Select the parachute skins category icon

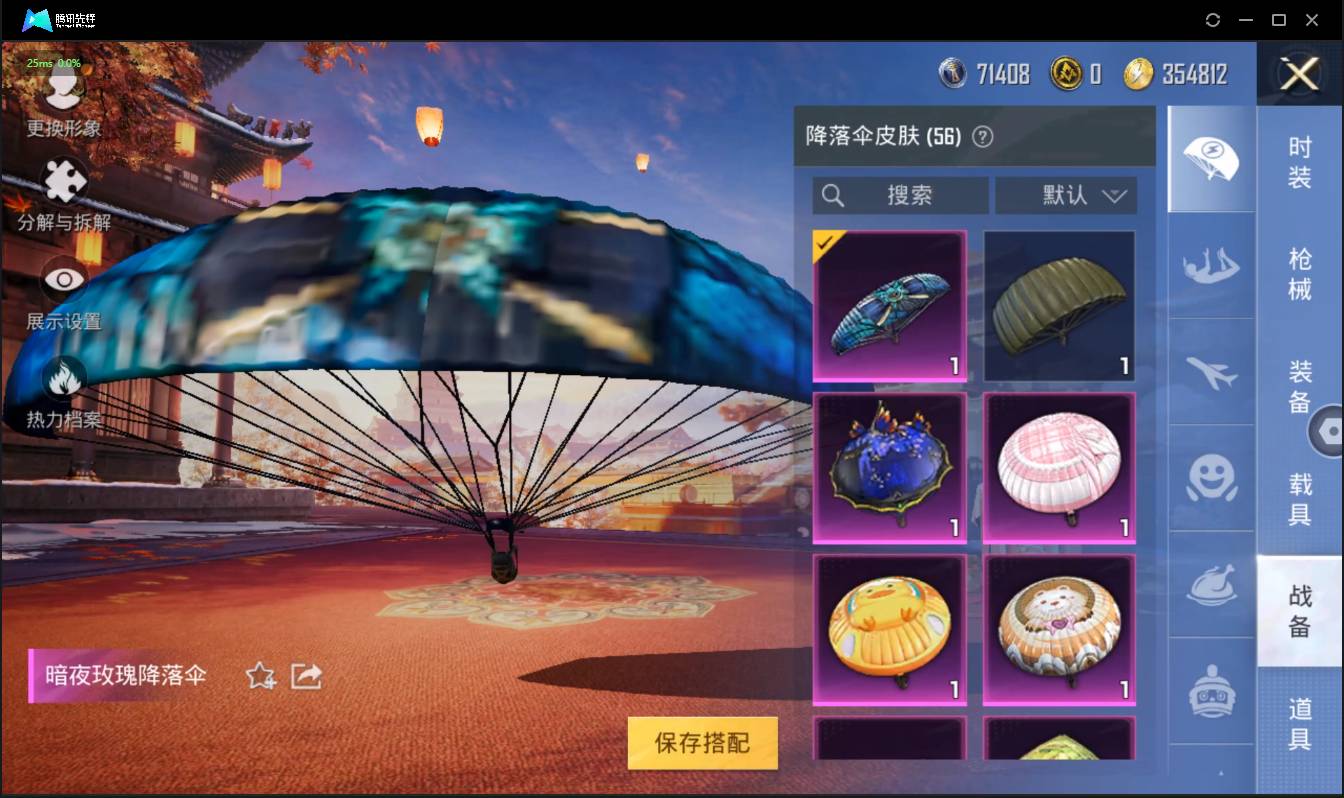(x=1211, y=157)
